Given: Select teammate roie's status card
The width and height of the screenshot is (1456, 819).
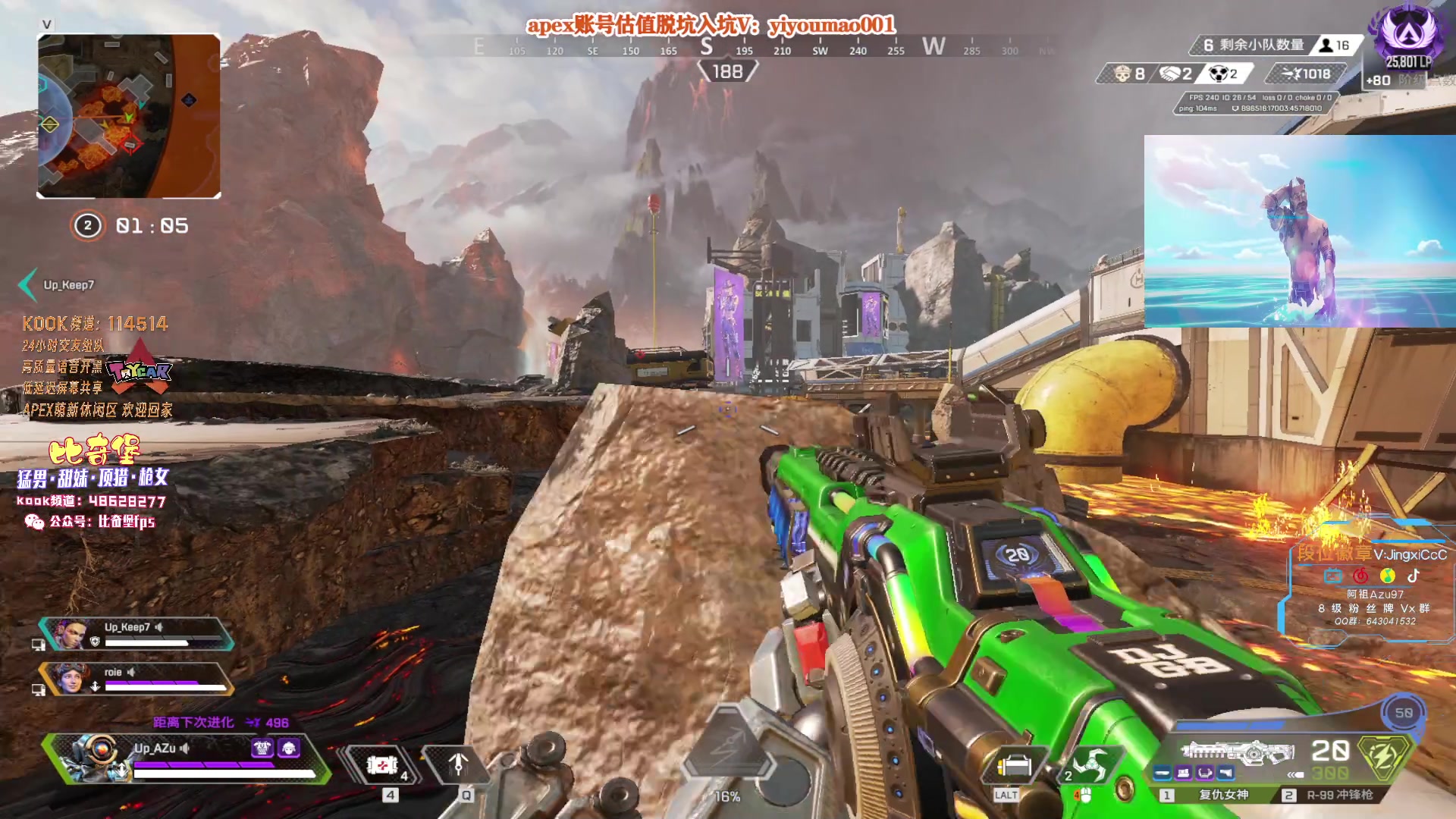Looking at the screenshot, I should 136,678.
